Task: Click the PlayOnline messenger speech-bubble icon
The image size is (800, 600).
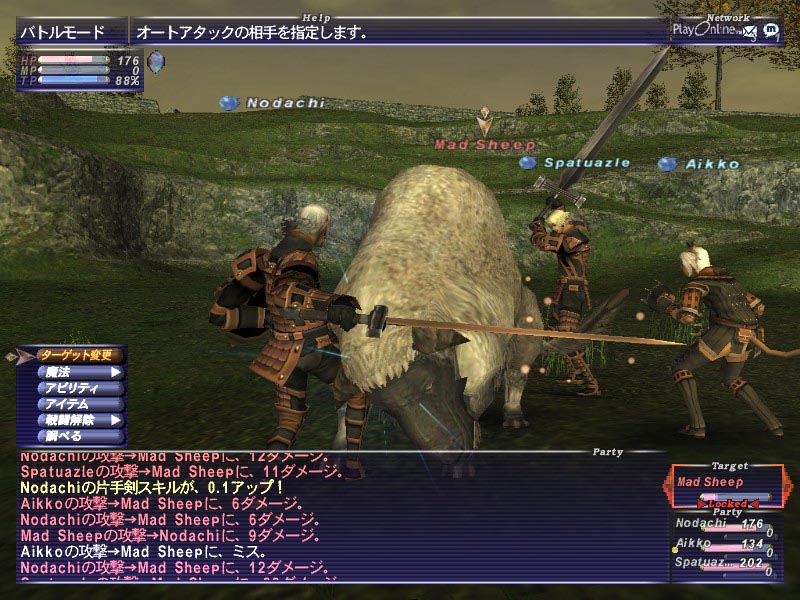Action: pyautogui.click(x=771, y=30)
